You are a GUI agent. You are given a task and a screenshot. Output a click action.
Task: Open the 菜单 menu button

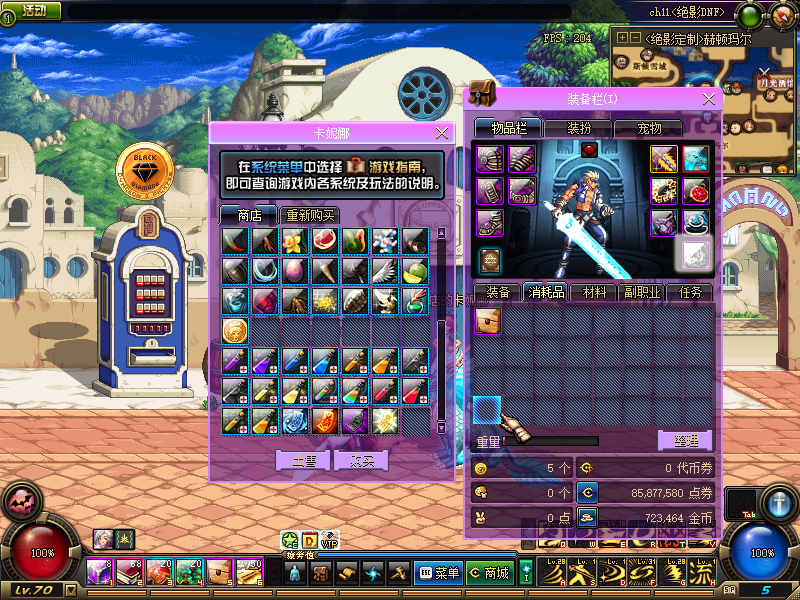click(x=438, y=573)
